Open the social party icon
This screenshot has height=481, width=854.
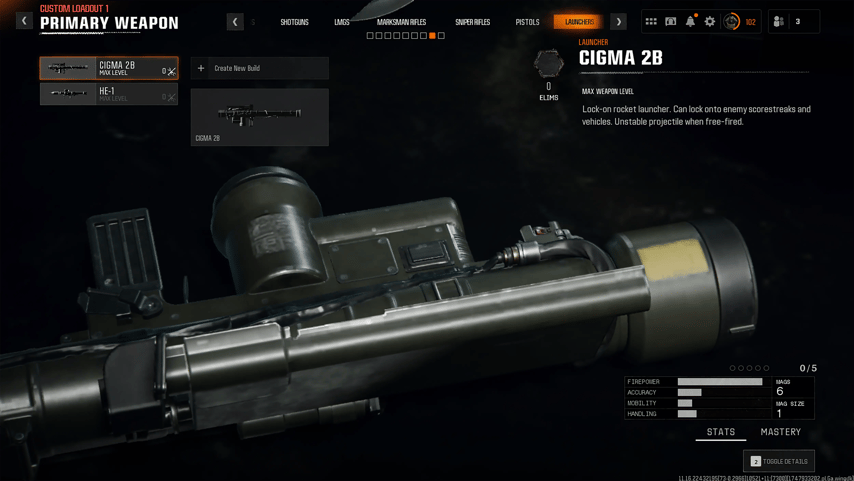(779, 21)
